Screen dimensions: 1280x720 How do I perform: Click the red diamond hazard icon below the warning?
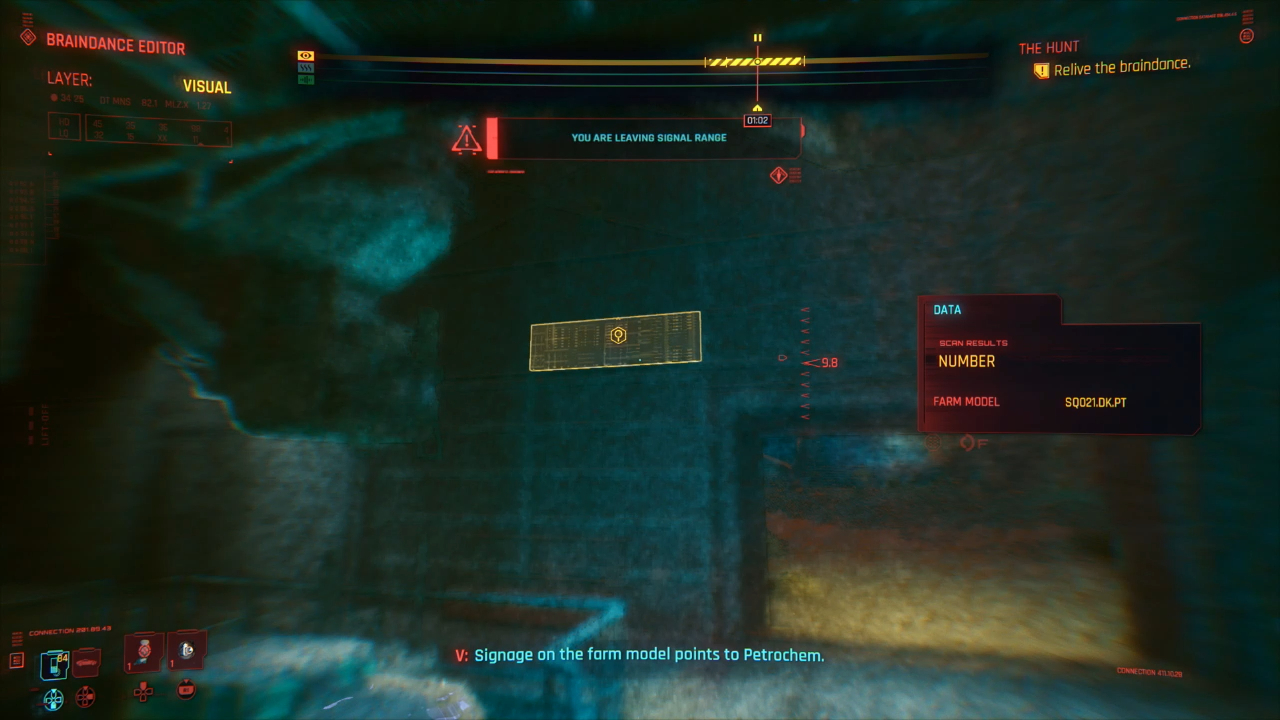[779, 174]
